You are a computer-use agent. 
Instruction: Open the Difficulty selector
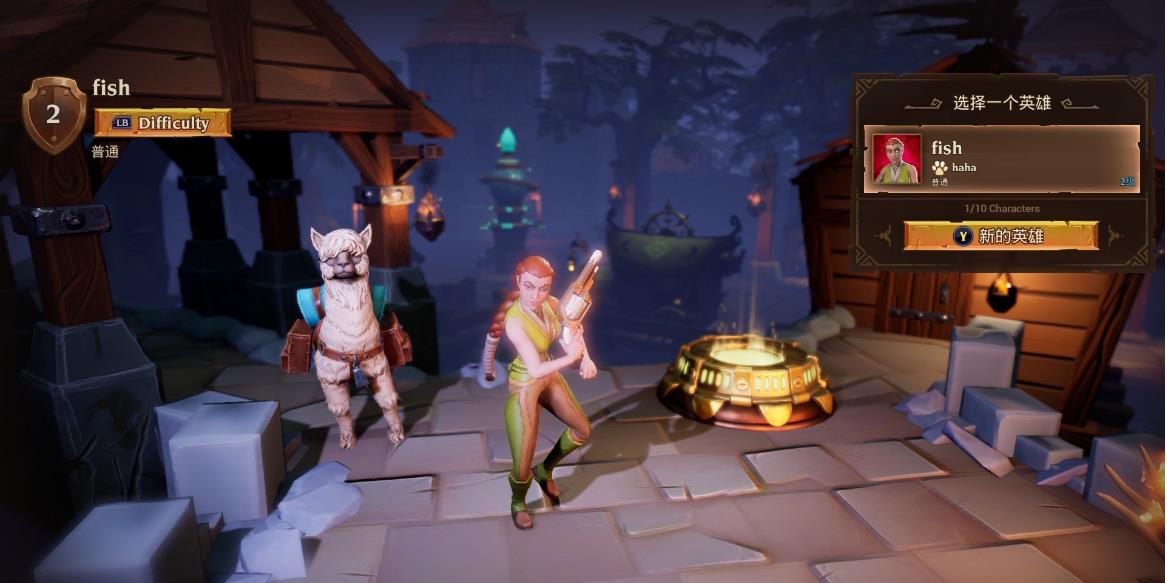click(163, 123)
